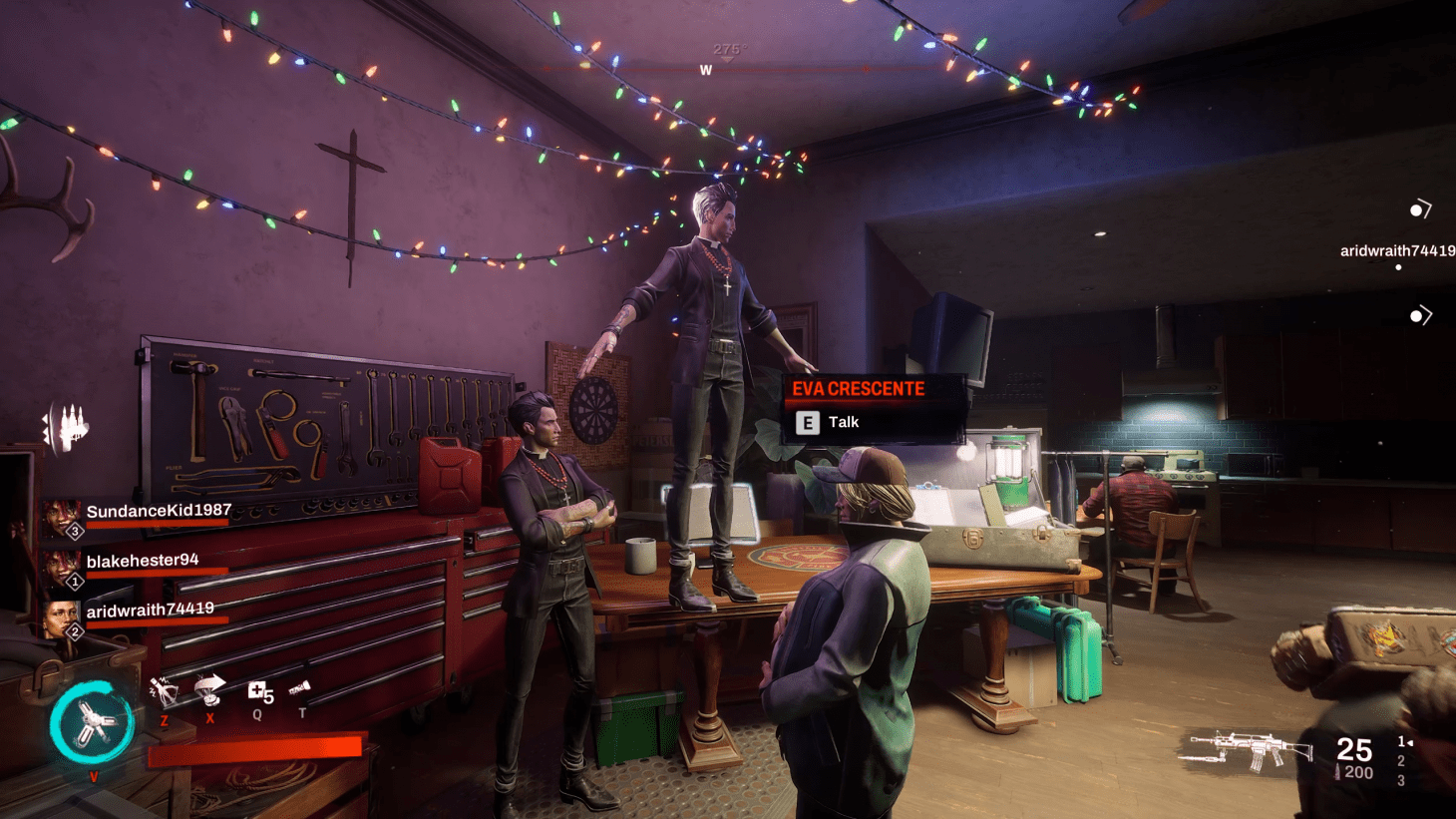The height and width of the screenshot is (819, 1456).
Task: Select SundanceKid1987 in the squad list
Action: pos(158,512)
